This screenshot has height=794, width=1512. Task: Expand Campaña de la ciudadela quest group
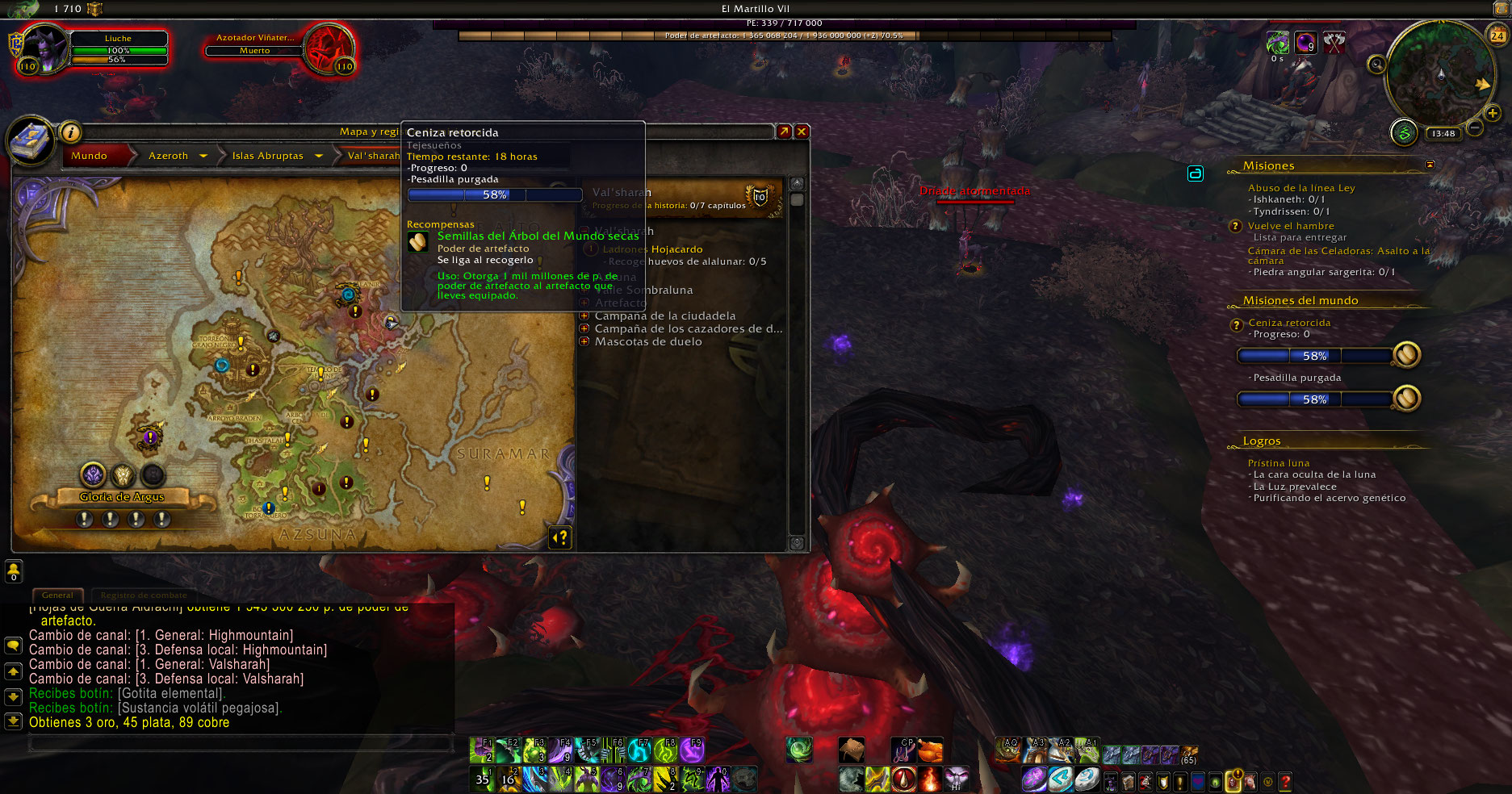click(584, 316)
